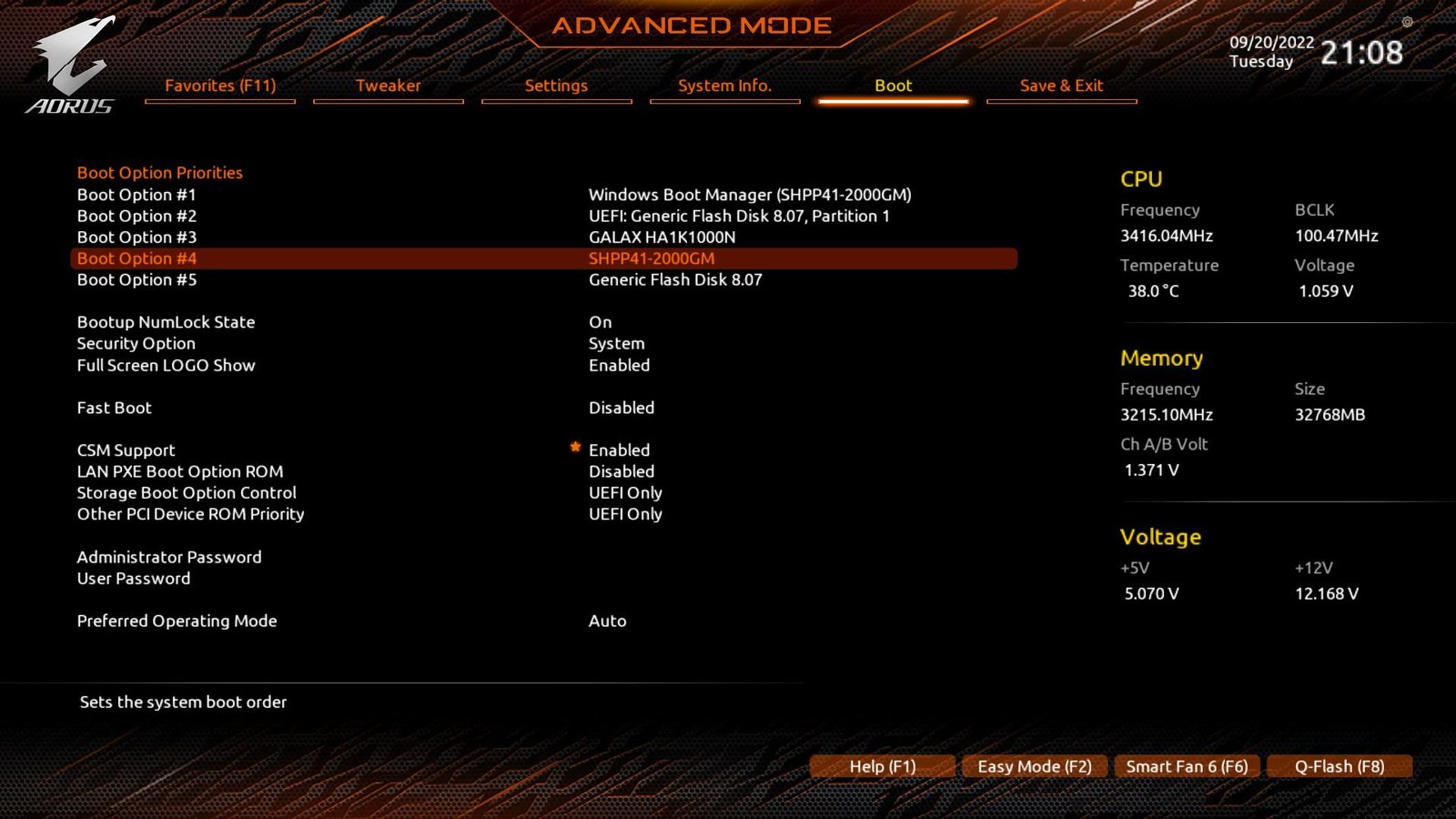Open the Storage Boot Option Control dropdown
The width and height of the screenshot is (1456, 819).
point(625,492)
